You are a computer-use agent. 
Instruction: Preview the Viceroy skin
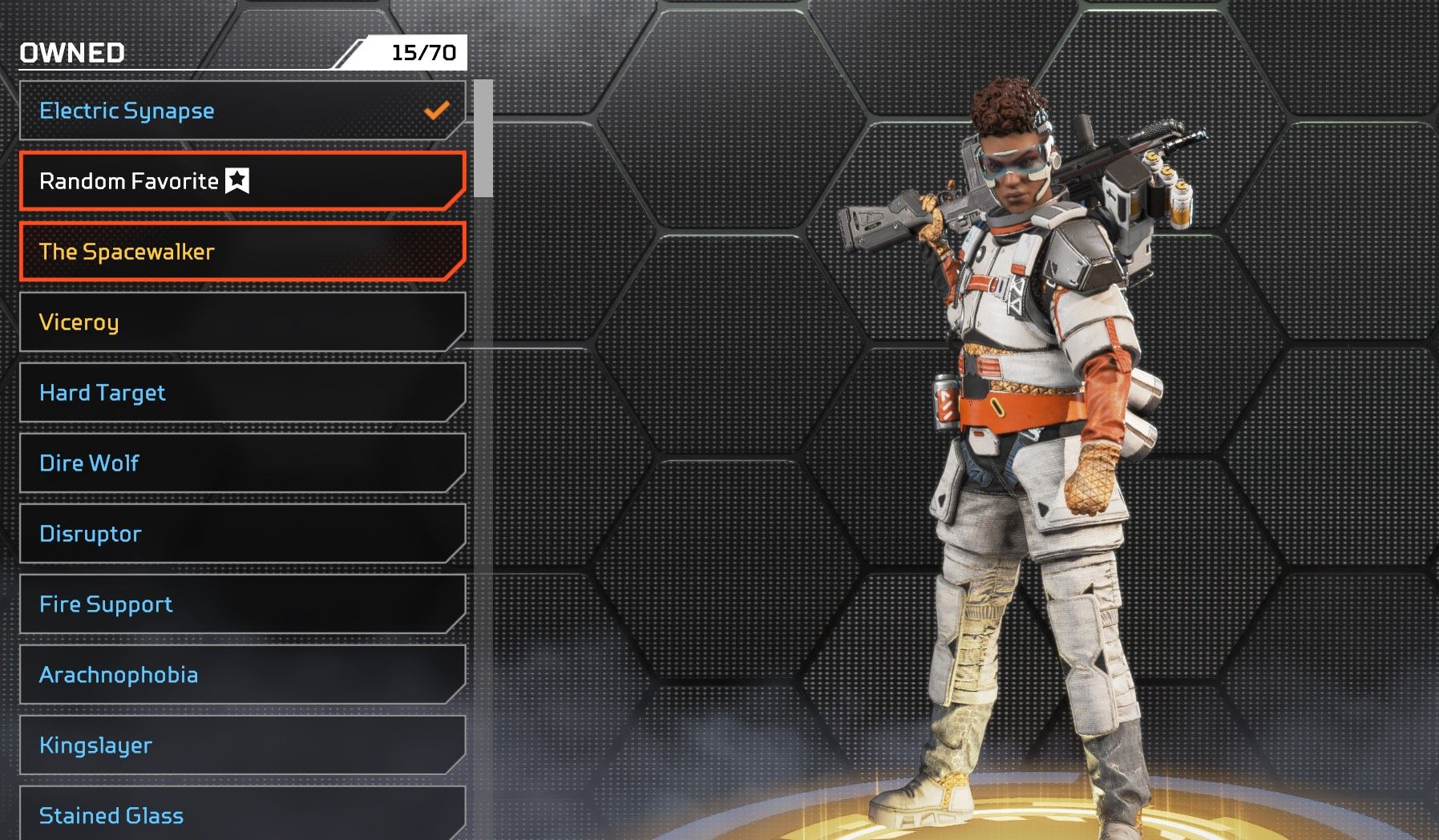click(x=241, y=322)
